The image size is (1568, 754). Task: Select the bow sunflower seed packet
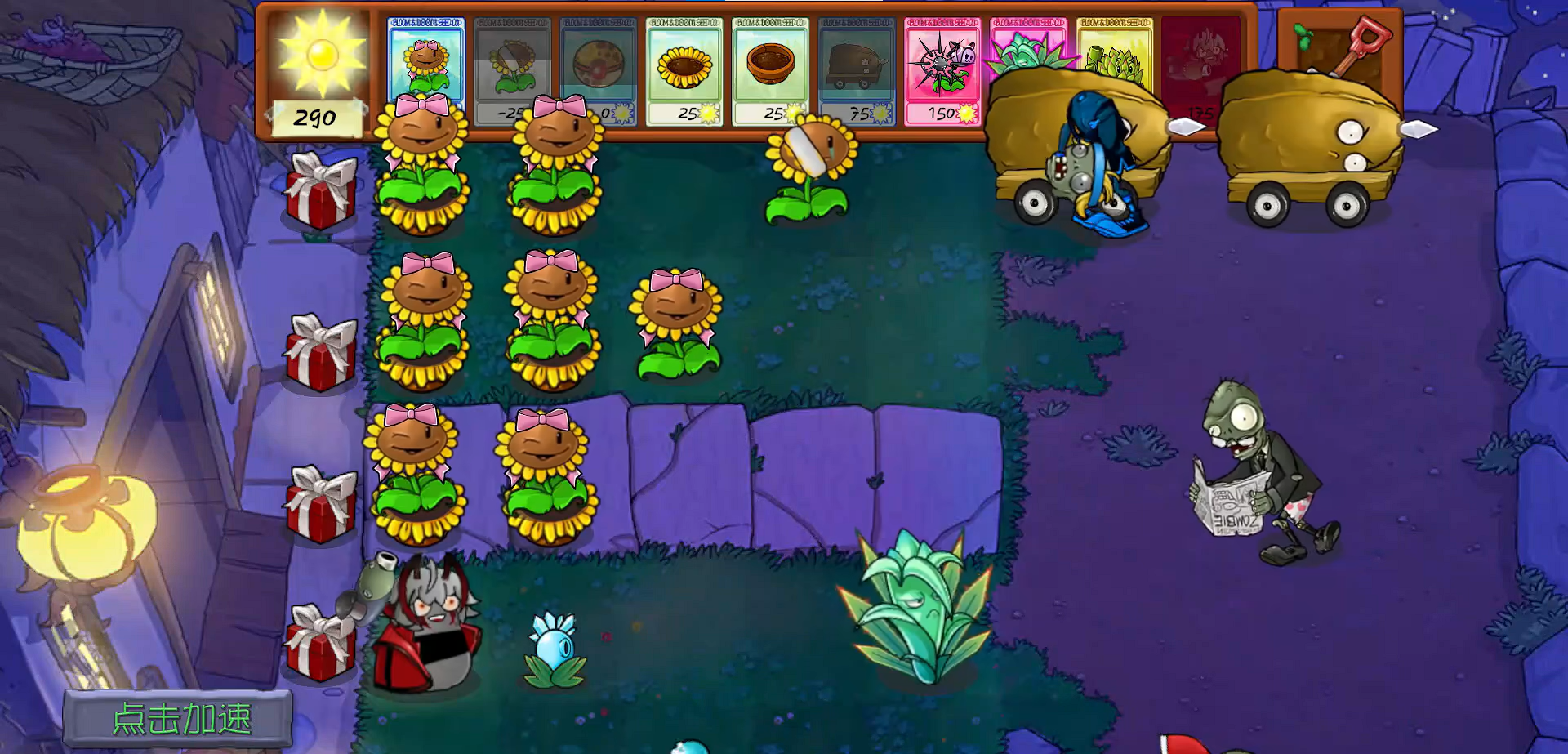point(425,57)
